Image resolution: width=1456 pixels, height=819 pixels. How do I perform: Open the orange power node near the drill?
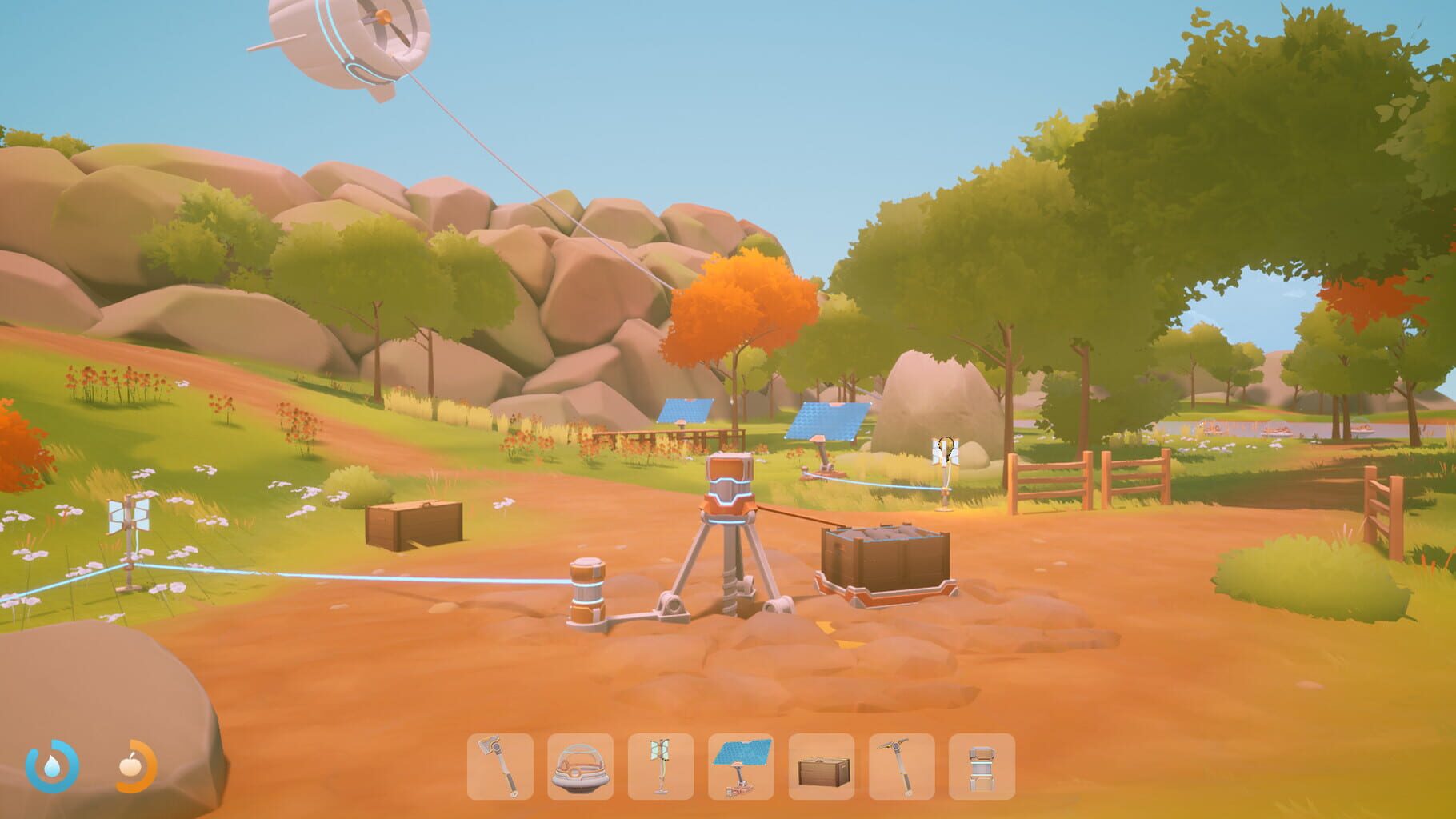coord(586,592)
